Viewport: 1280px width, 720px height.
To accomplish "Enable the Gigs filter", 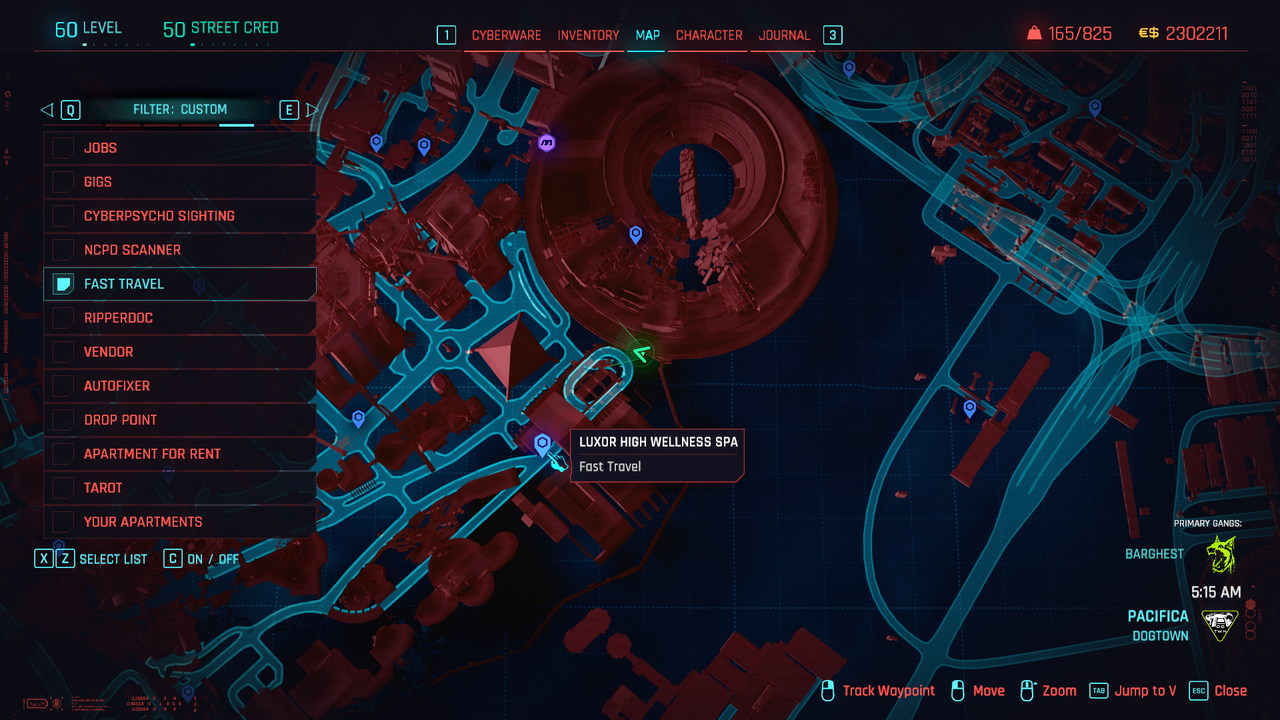I will point(64,182).
